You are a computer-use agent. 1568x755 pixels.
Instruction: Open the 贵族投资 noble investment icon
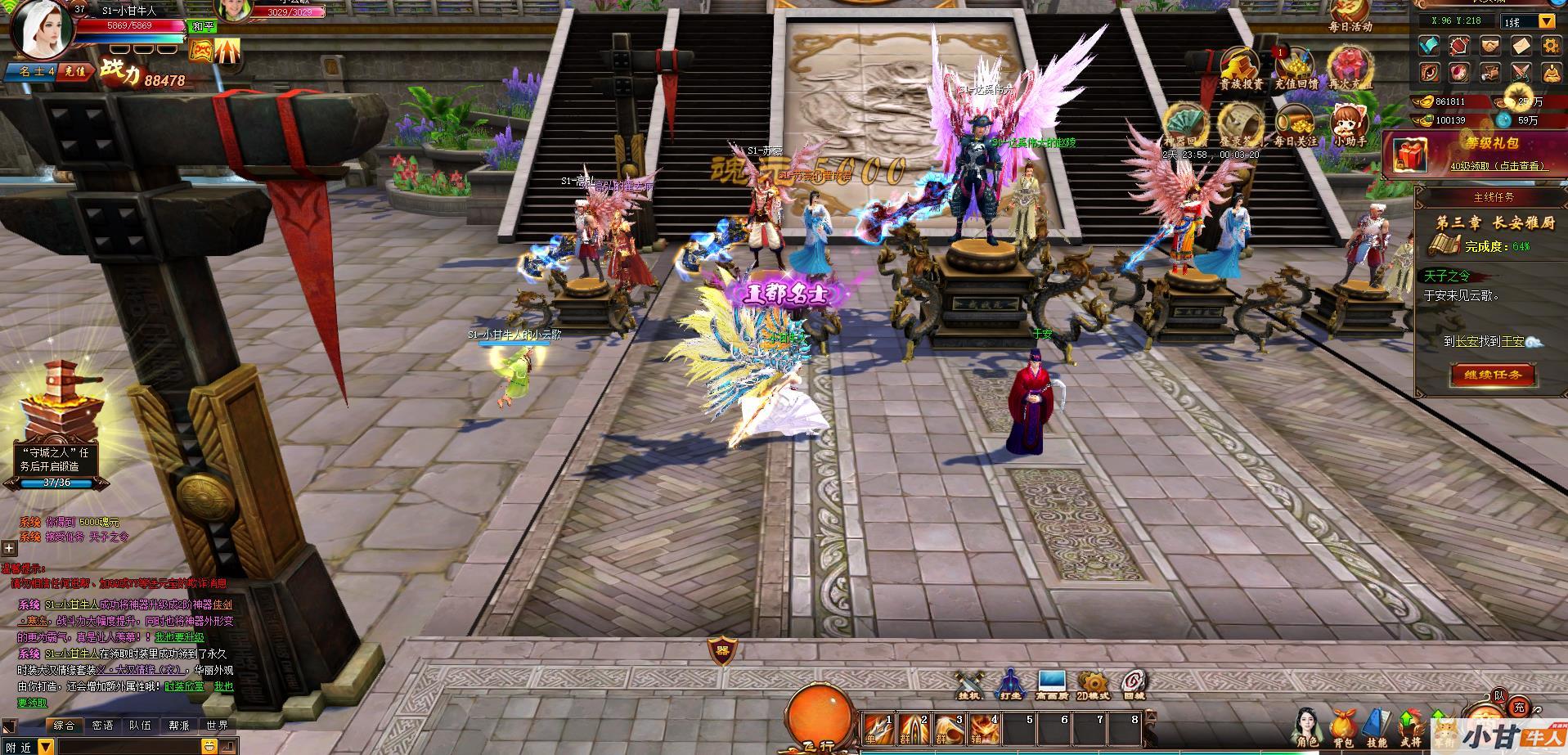1240,67
